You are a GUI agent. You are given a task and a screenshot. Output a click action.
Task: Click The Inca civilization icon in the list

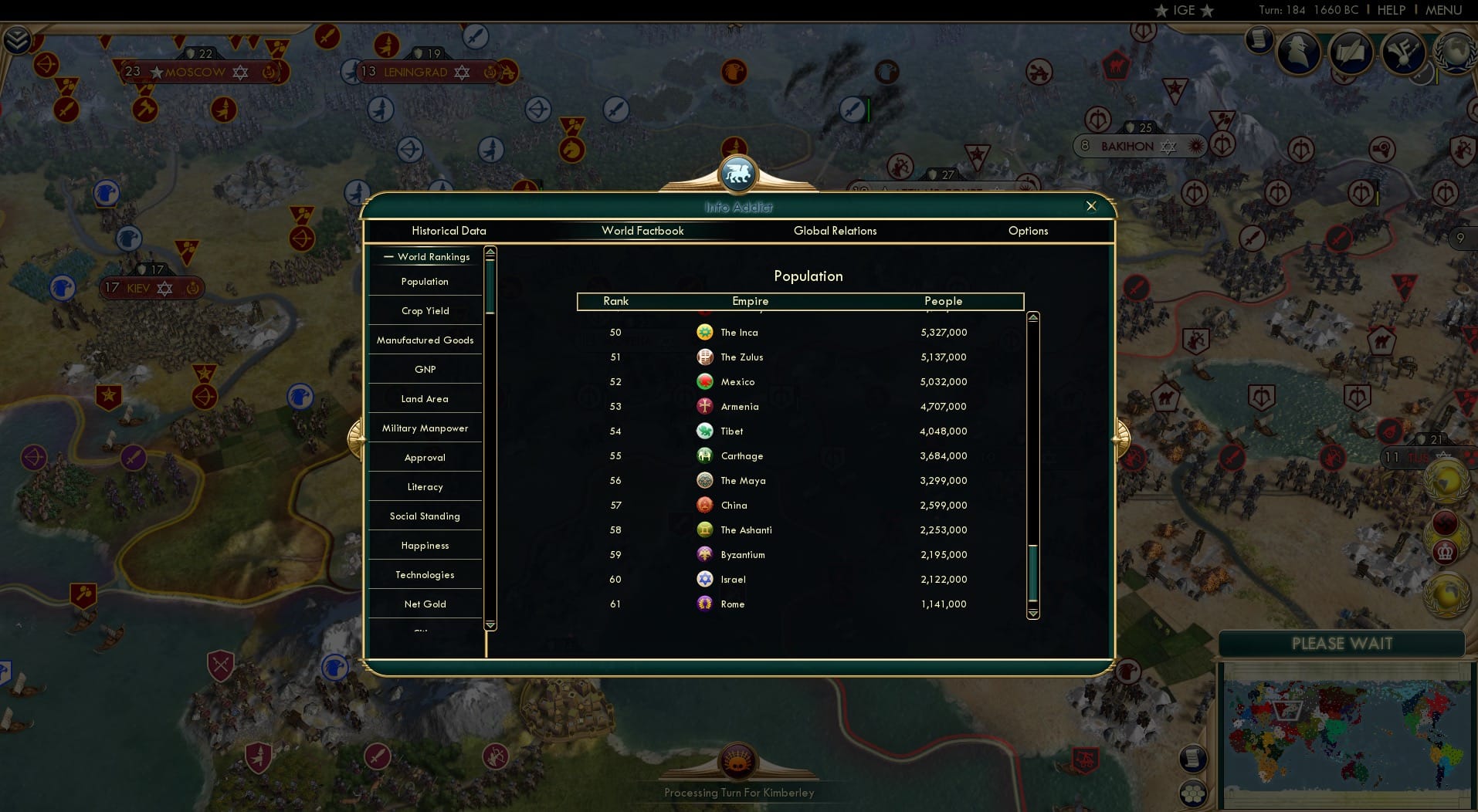tap(705, 332)
